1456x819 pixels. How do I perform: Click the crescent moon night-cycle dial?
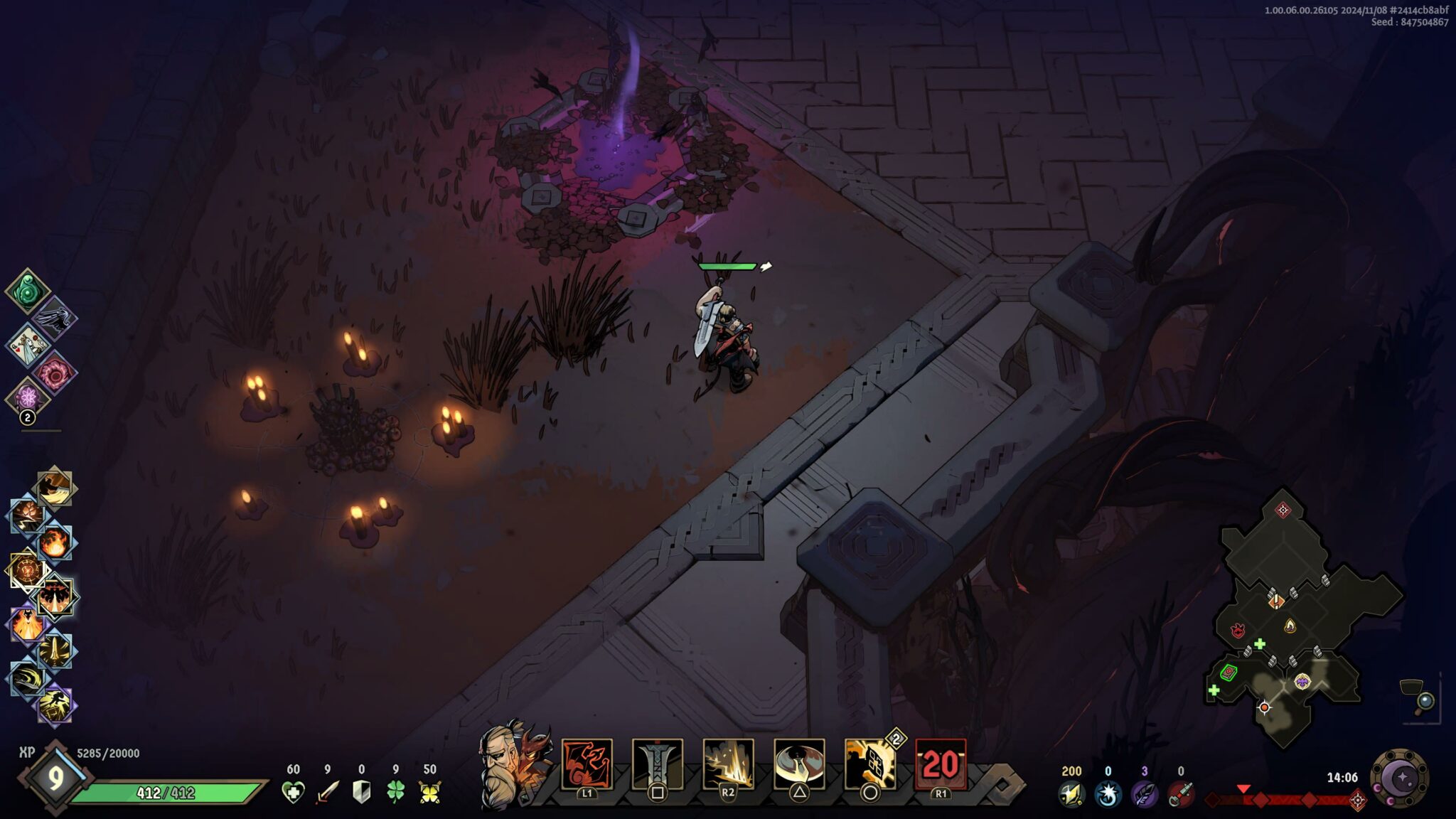1399,778
